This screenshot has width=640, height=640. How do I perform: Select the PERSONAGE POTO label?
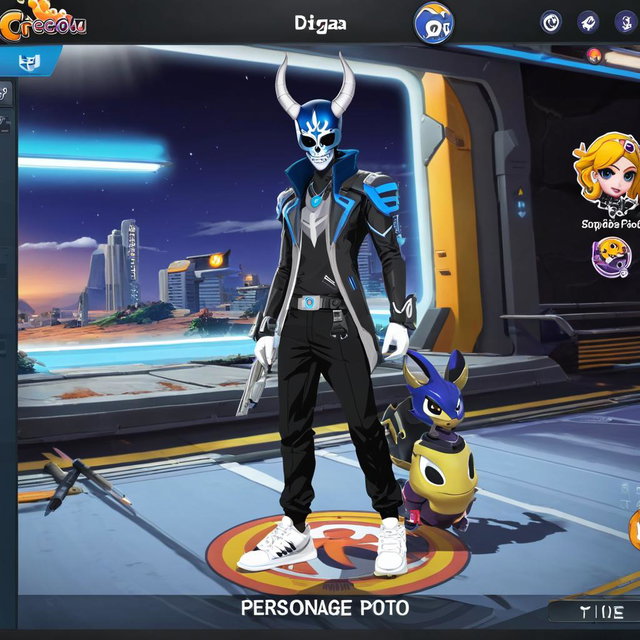(325, 608)
